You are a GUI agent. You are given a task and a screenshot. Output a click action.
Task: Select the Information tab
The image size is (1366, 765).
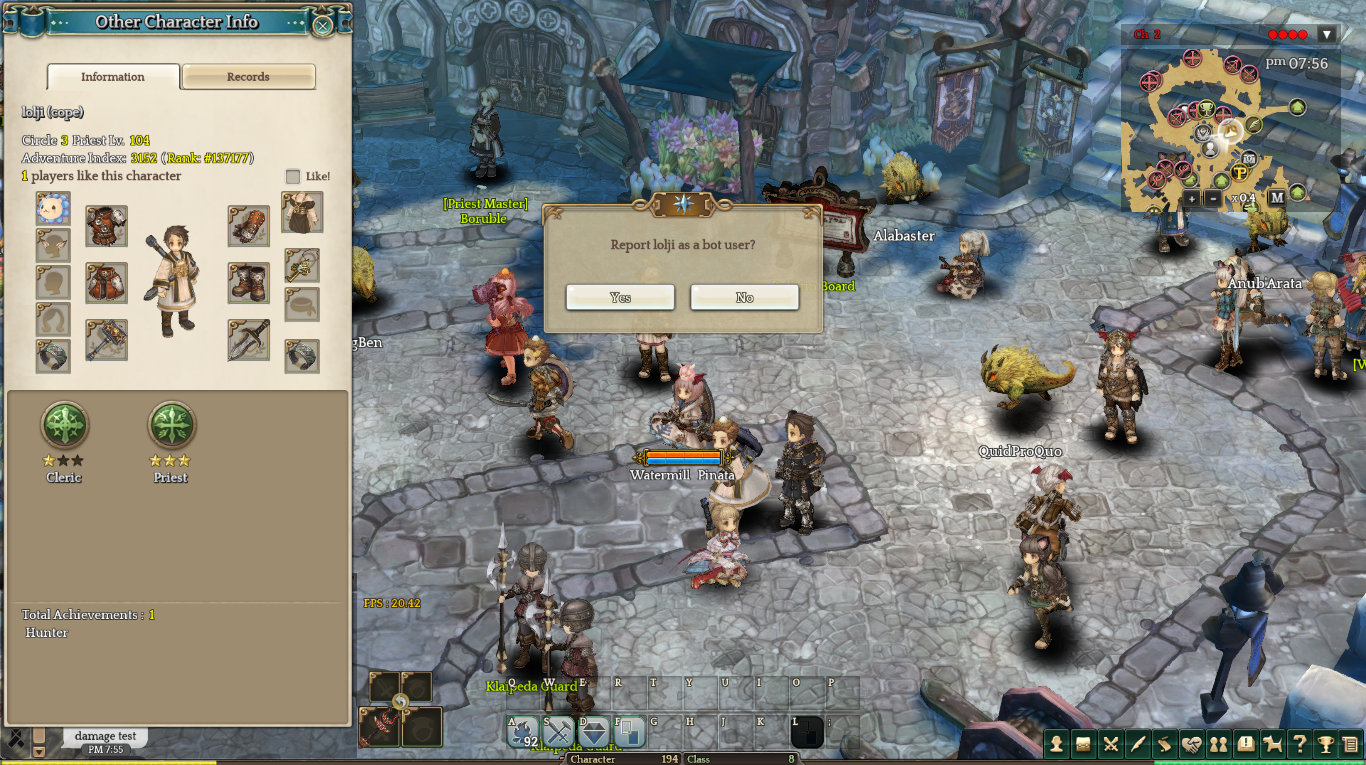(x=113, y=77)
